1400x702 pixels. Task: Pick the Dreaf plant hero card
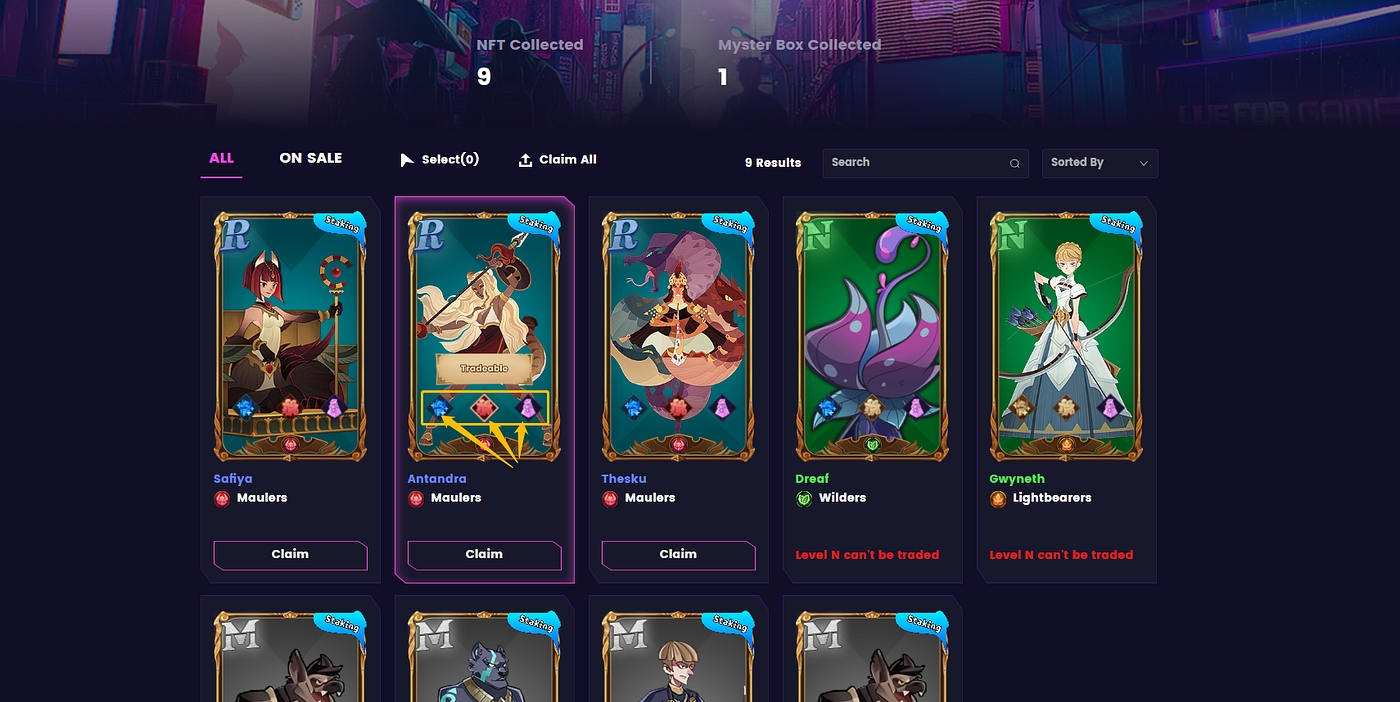(x=872, y=335)
